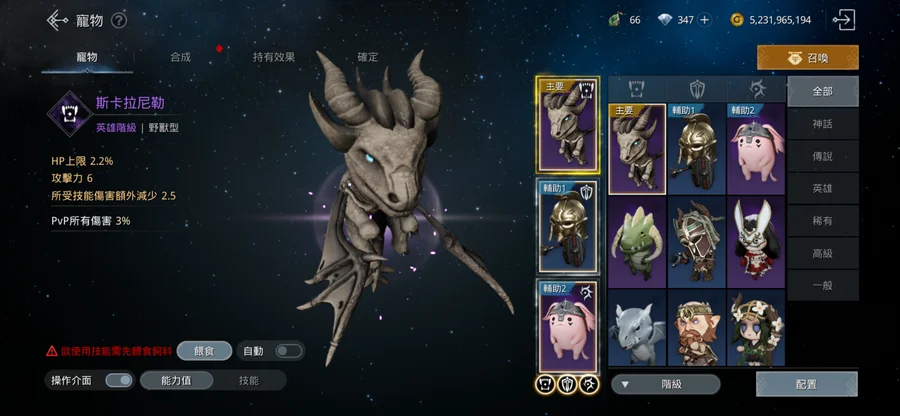Viewport: 900px width, 416px height.
Task: Pick the green dinosaur pet thumbnail
Action: pyautogui.click(x=637, y=241)
